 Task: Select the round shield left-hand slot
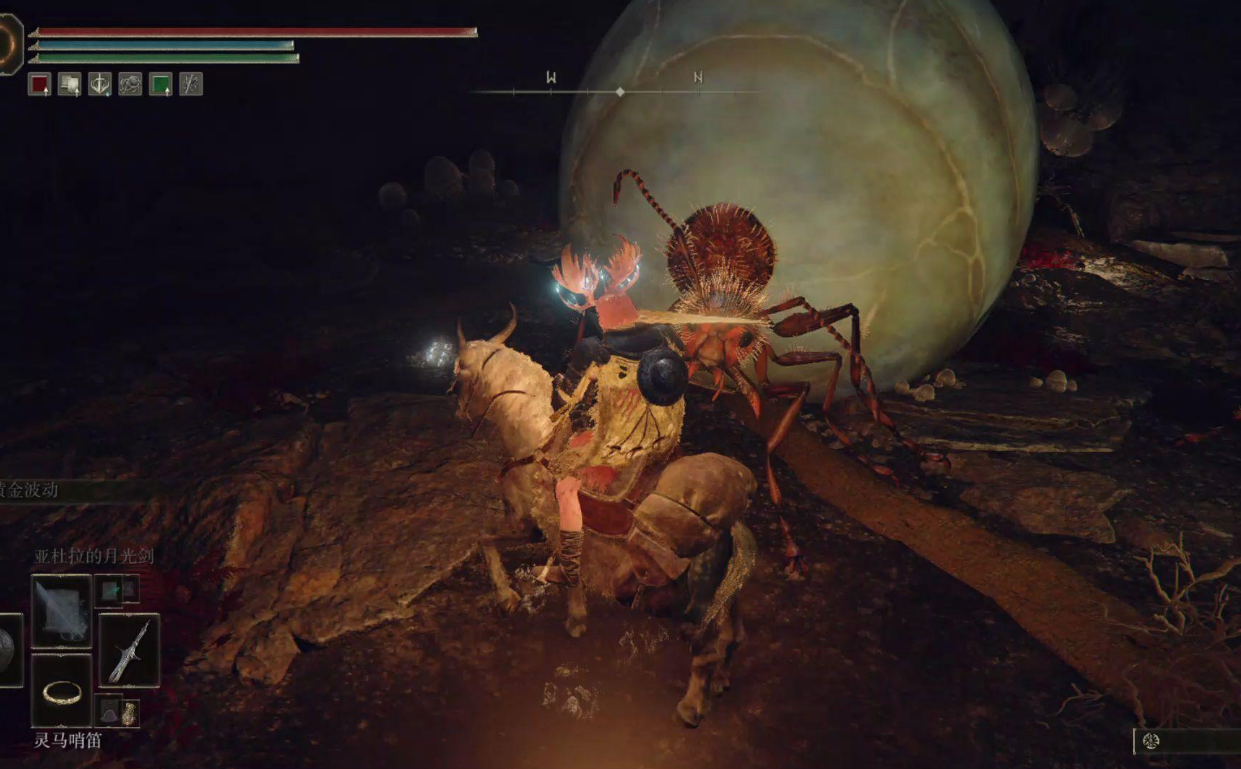(x=8, y=650)
